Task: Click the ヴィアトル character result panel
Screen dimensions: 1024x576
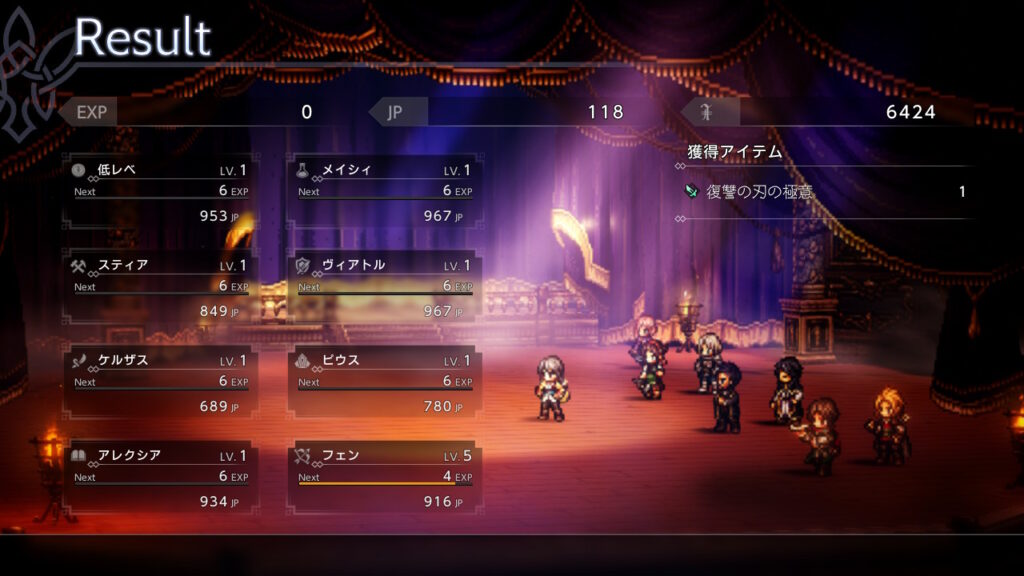Action: pos(384,288)
